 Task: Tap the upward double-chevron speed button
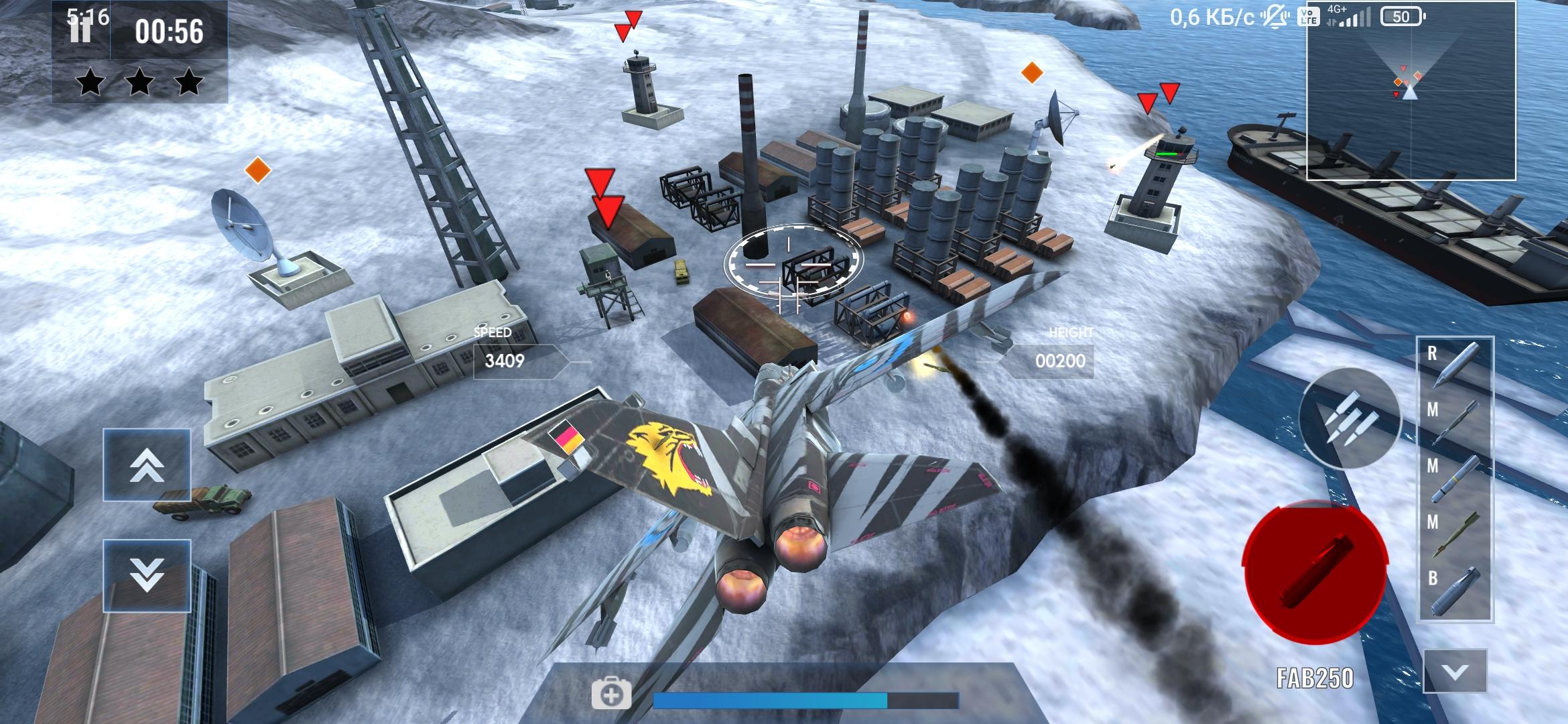[x=147, y=465]
